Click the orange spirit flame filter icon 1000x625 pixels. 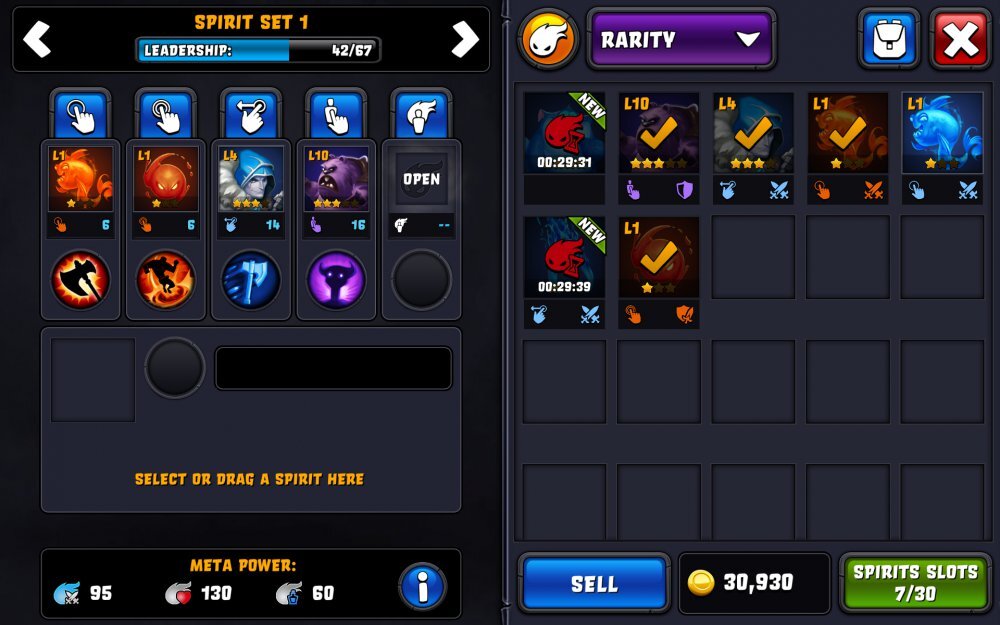[548, 40]
